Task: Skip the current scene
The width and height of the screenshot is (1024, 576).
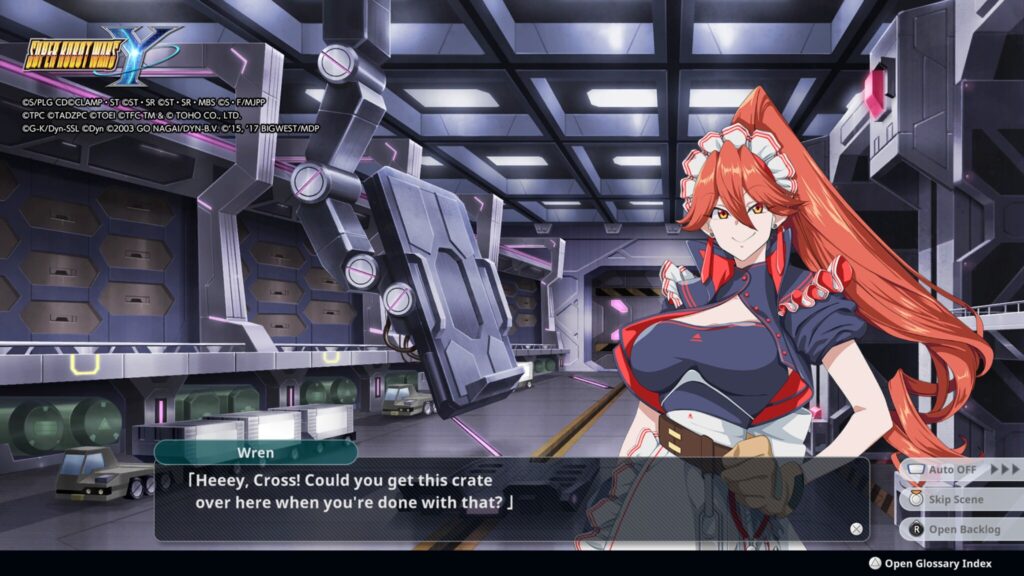Action: 955,499
